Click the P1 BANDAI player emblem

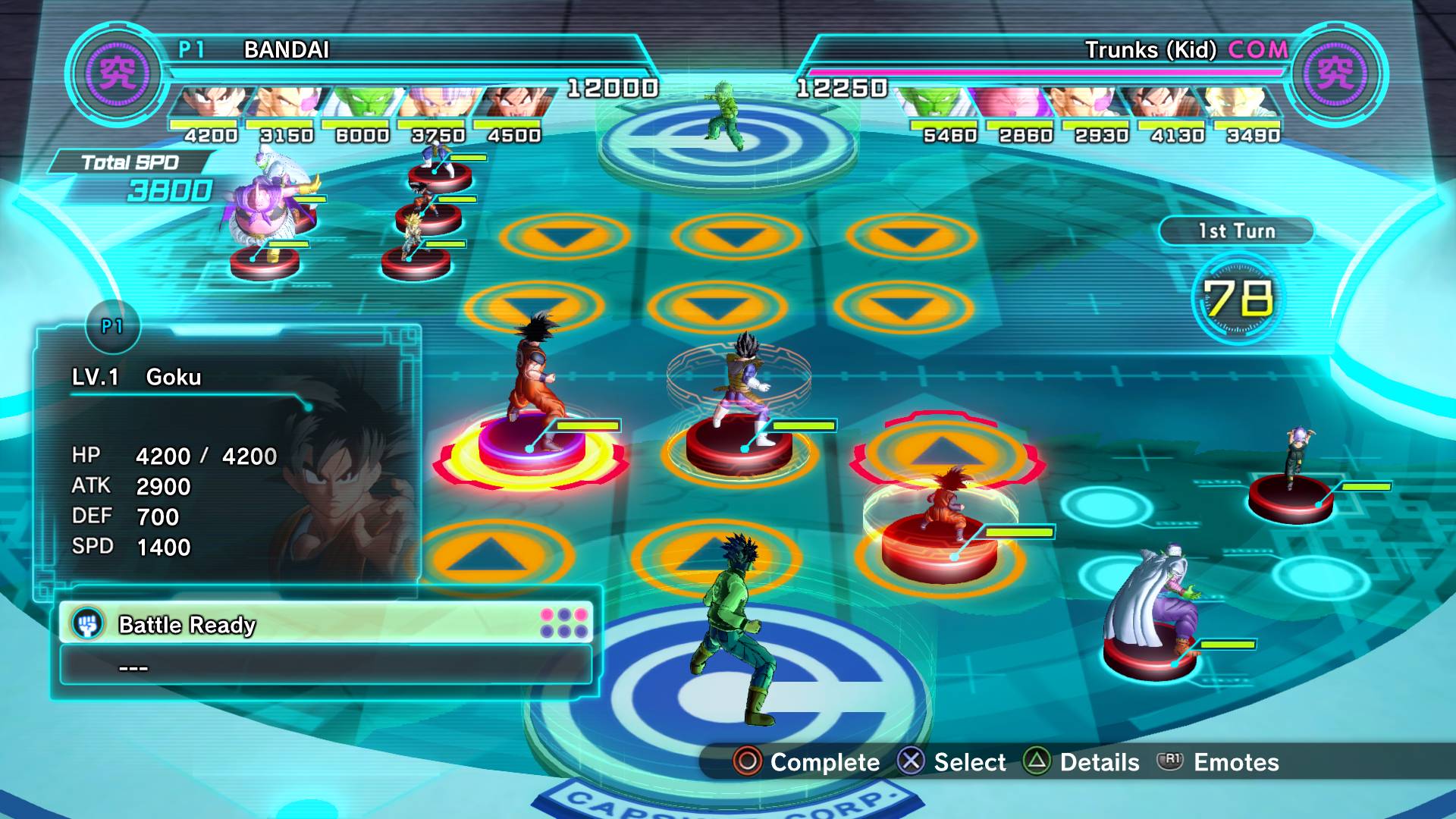click(x=116, y=74)
